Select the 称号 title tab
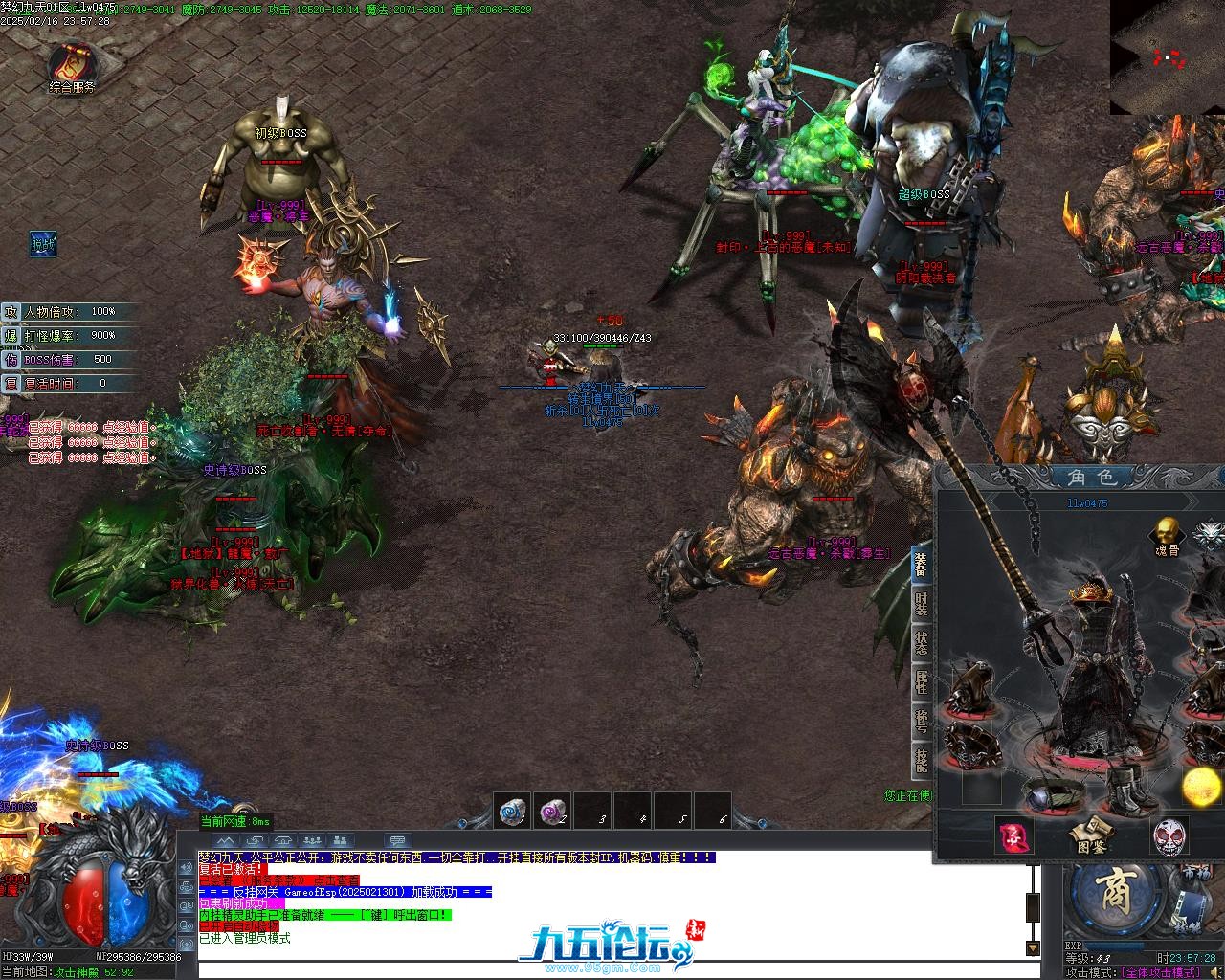 coord(921,721)
